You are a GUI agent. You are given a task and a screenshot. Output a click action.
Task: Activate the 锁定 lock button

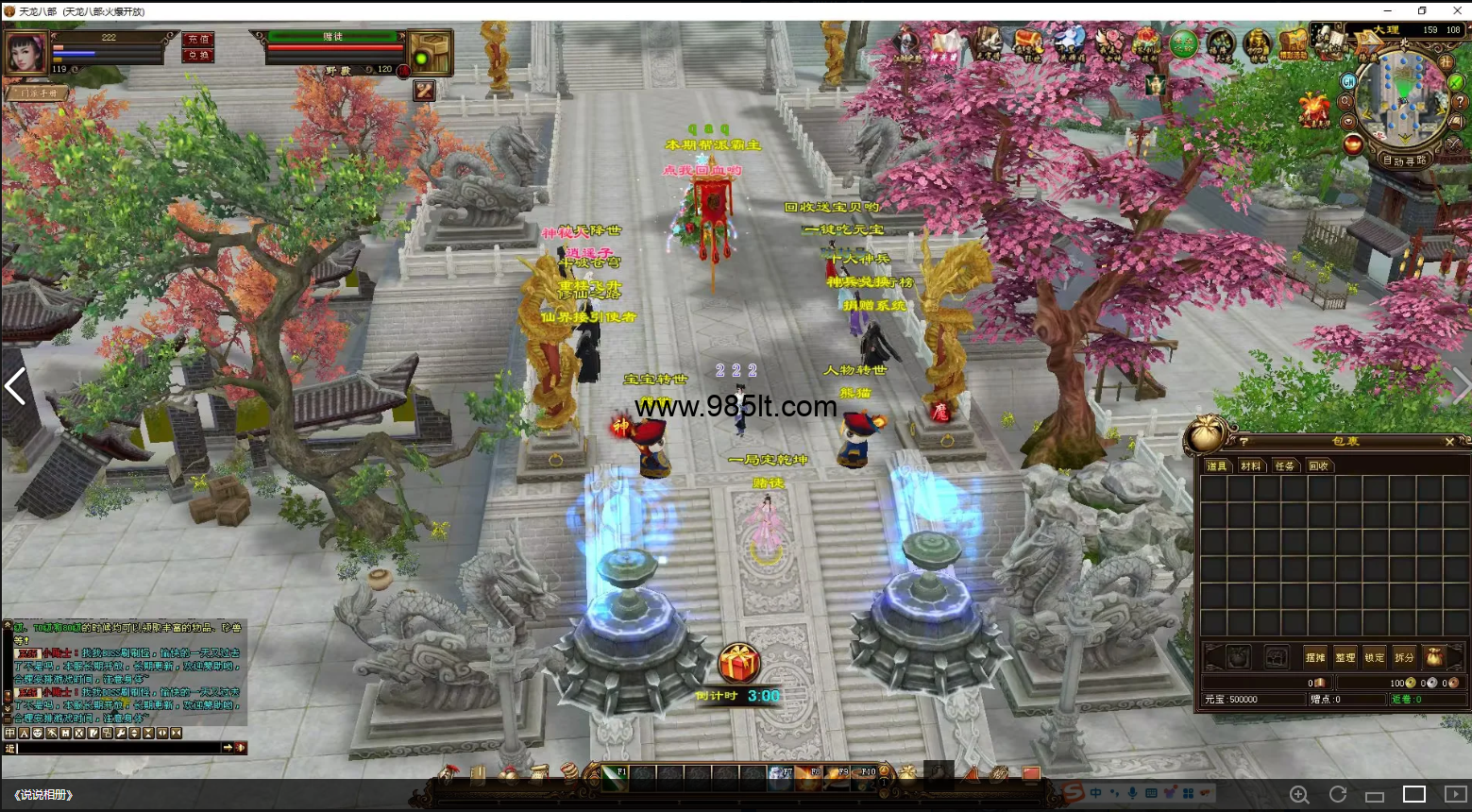click(1375, 657)
